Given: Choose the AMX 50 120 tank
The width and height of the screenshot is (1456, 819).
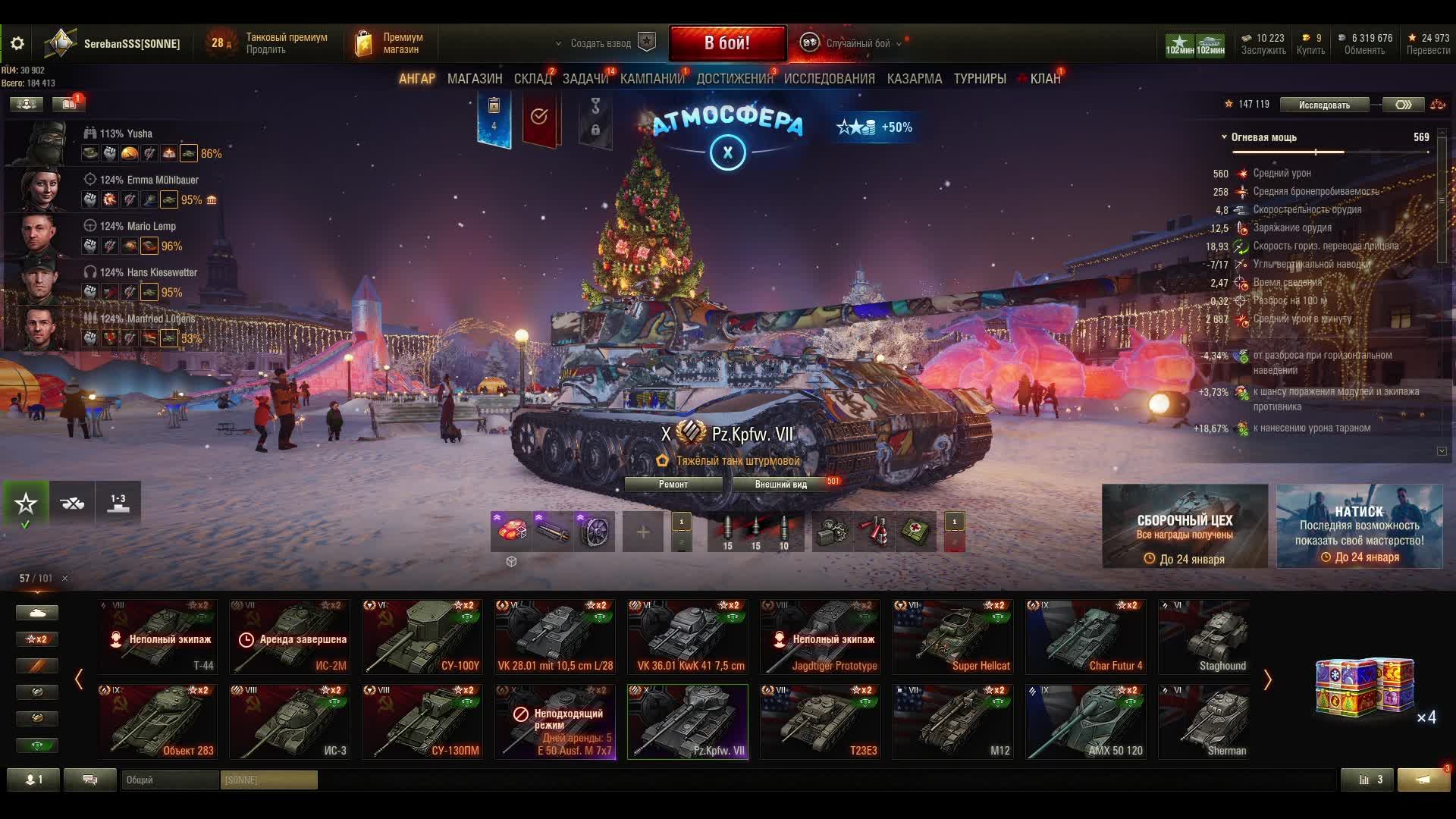Looking at the screenshot, I should 1086,722.
